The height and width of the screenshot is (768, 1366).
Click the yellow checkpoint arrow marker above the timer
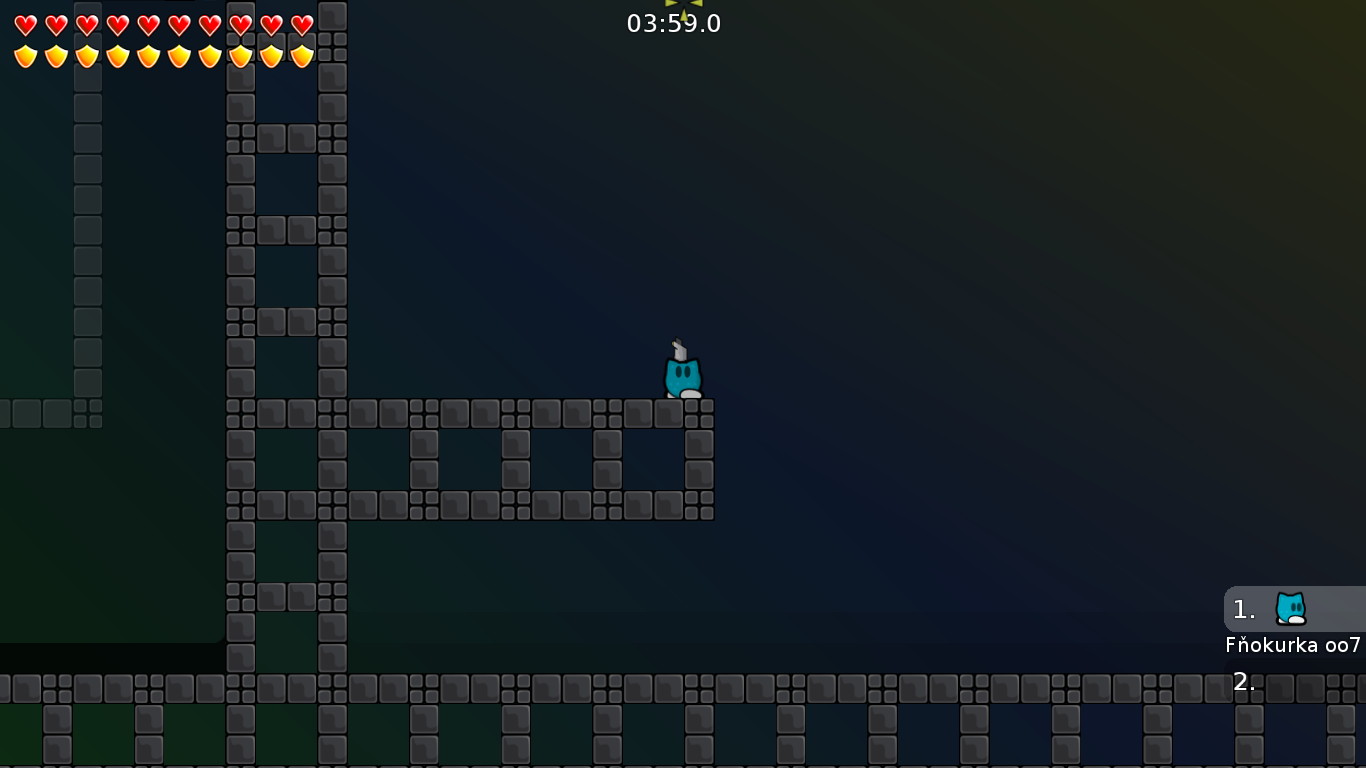683,4
